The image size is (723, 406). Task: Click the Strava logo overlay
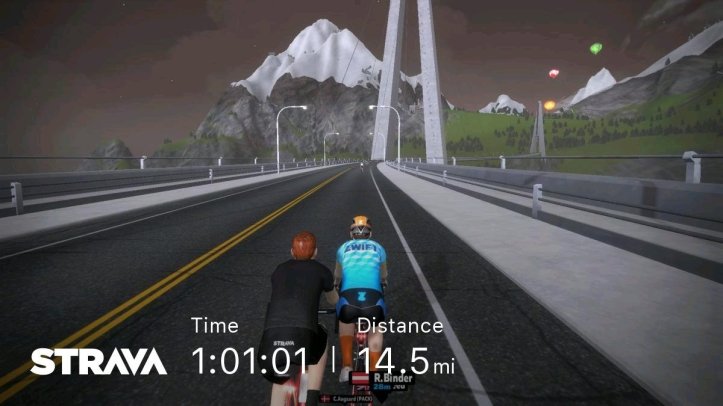click(98, 361)
